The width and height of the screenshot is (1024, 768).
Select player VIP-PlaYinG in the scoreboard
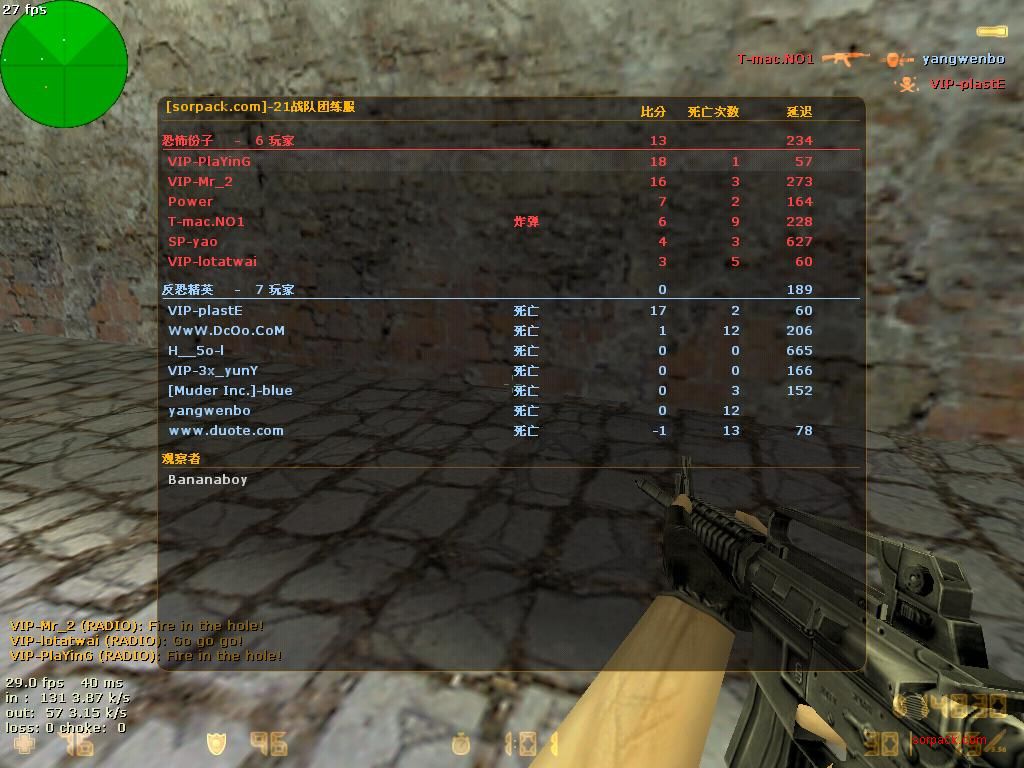[209, 161]
